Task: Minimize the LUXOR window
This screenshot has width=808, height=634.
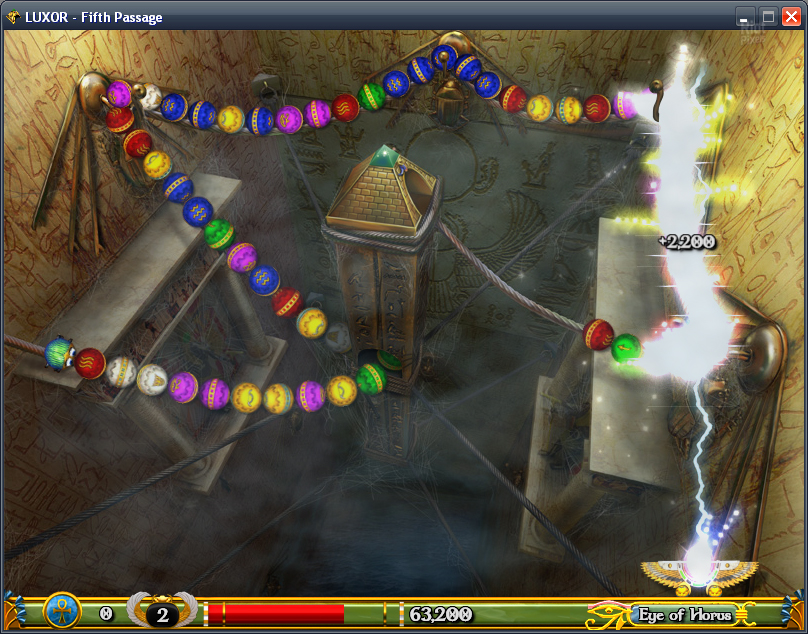Action: [x=745, y=16]
